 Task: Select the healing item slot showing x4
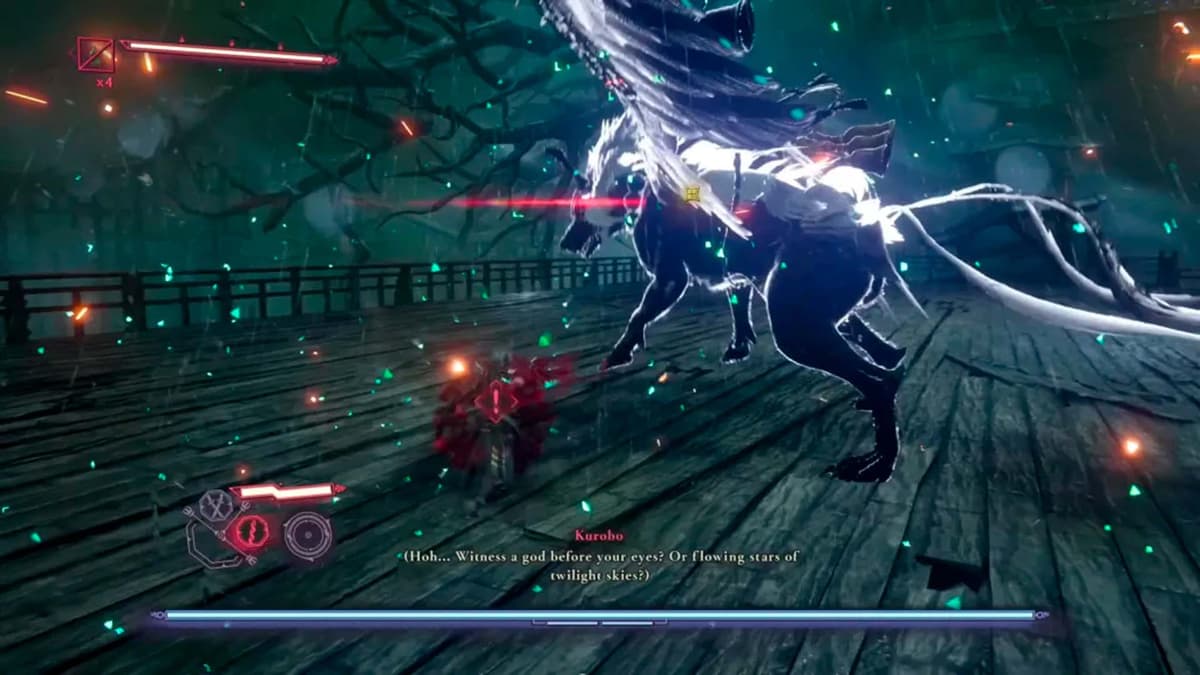(96, 55)
